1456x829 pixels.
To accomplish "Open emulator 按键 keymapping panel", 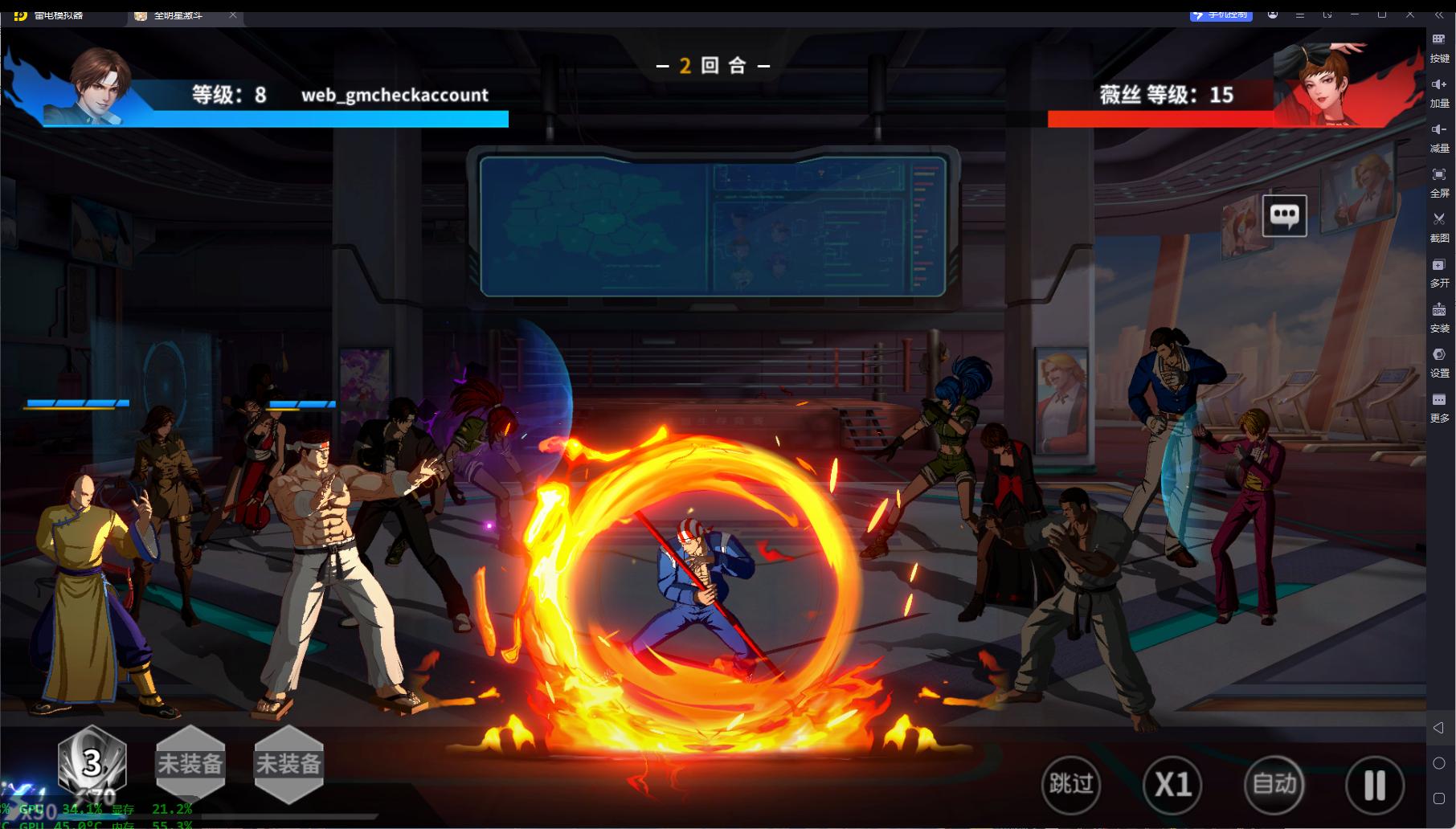I will 1439,46.
